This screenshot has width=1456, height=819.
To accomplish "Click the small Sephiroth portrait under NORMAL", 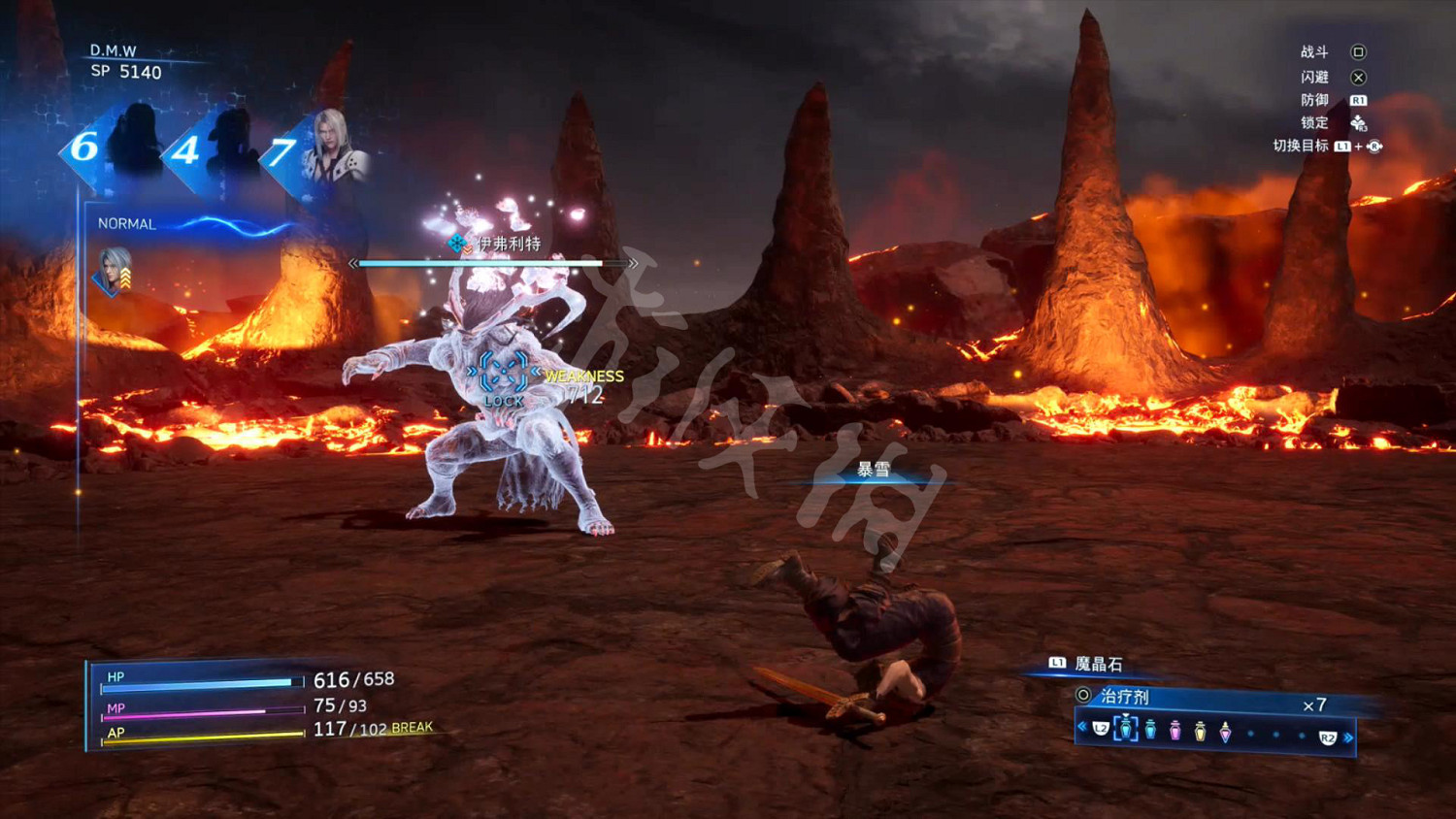I will [115, 271].
